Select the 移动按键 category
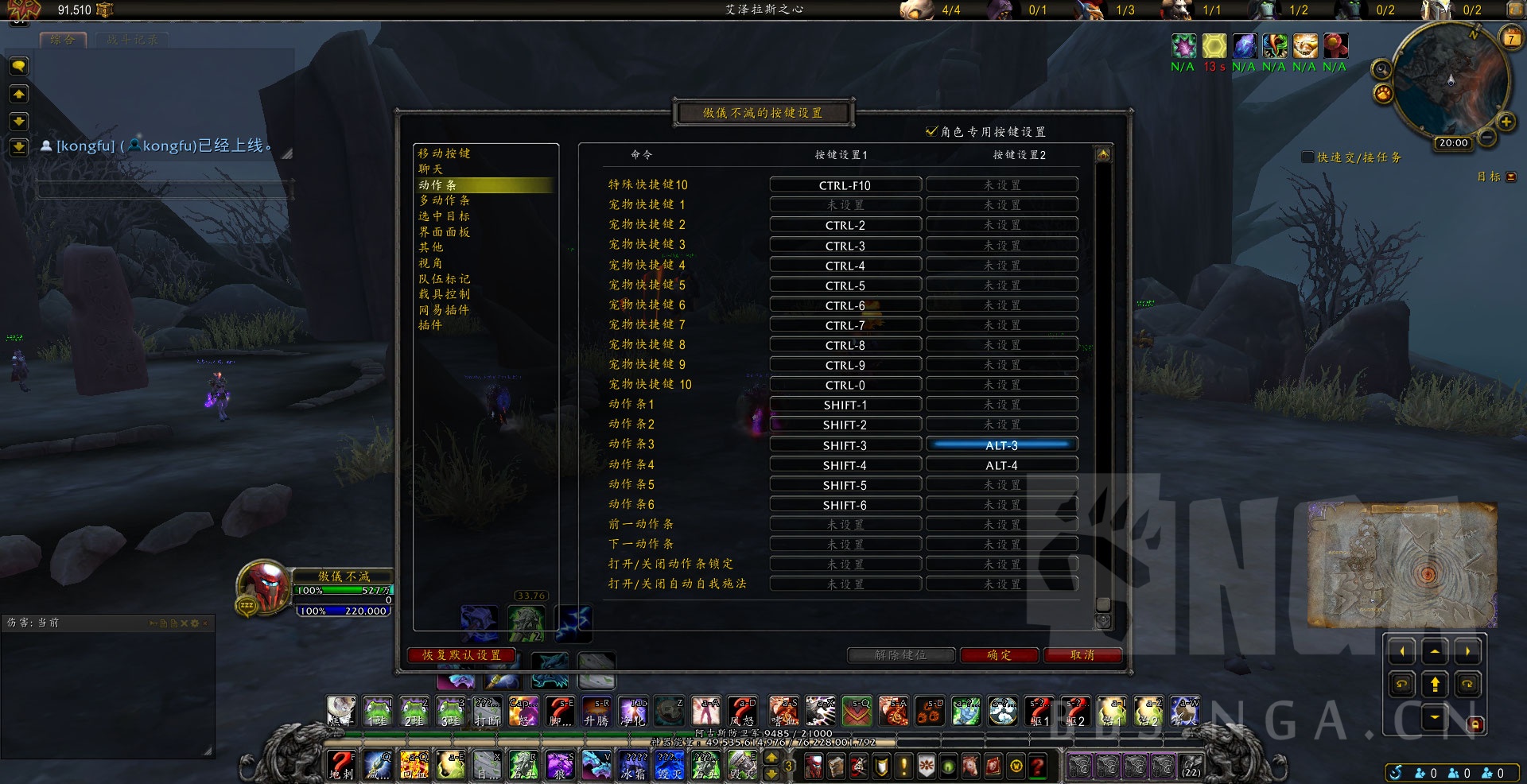This screenshot has width=1527, height=784. tap(444, 153)
